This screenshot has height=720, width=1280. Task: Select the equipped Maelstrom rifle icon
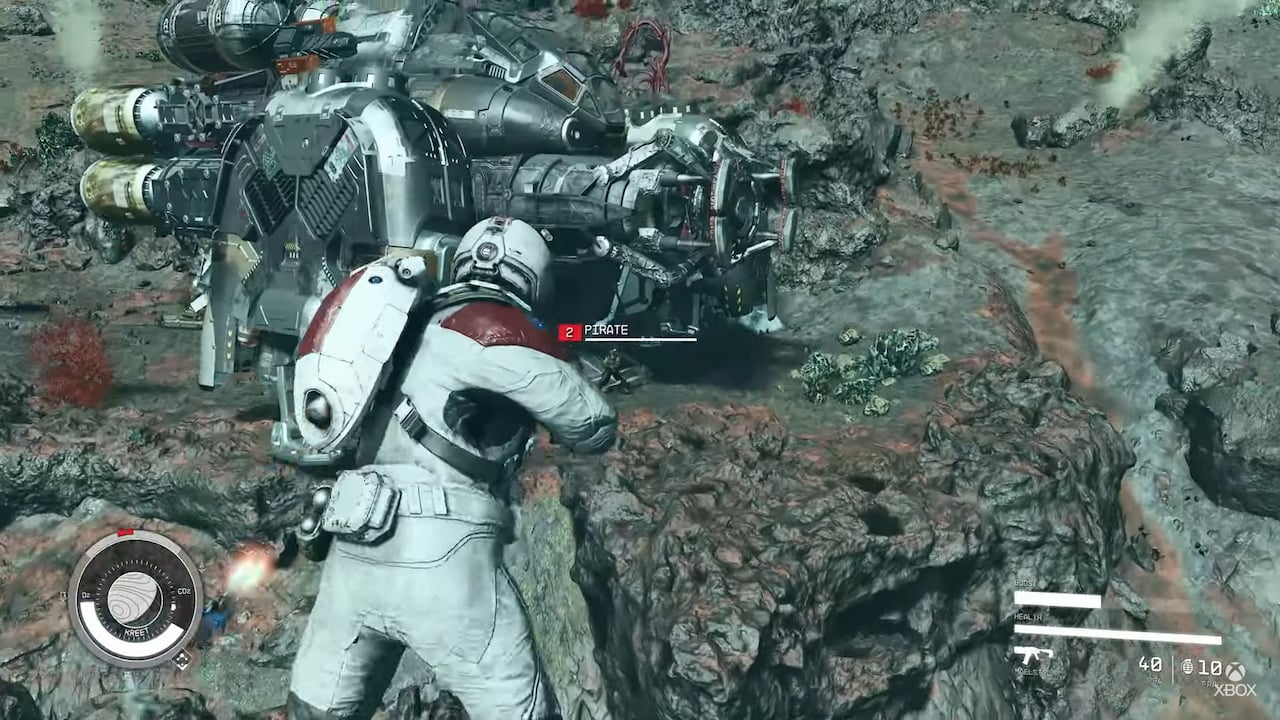click(1034, 655)
